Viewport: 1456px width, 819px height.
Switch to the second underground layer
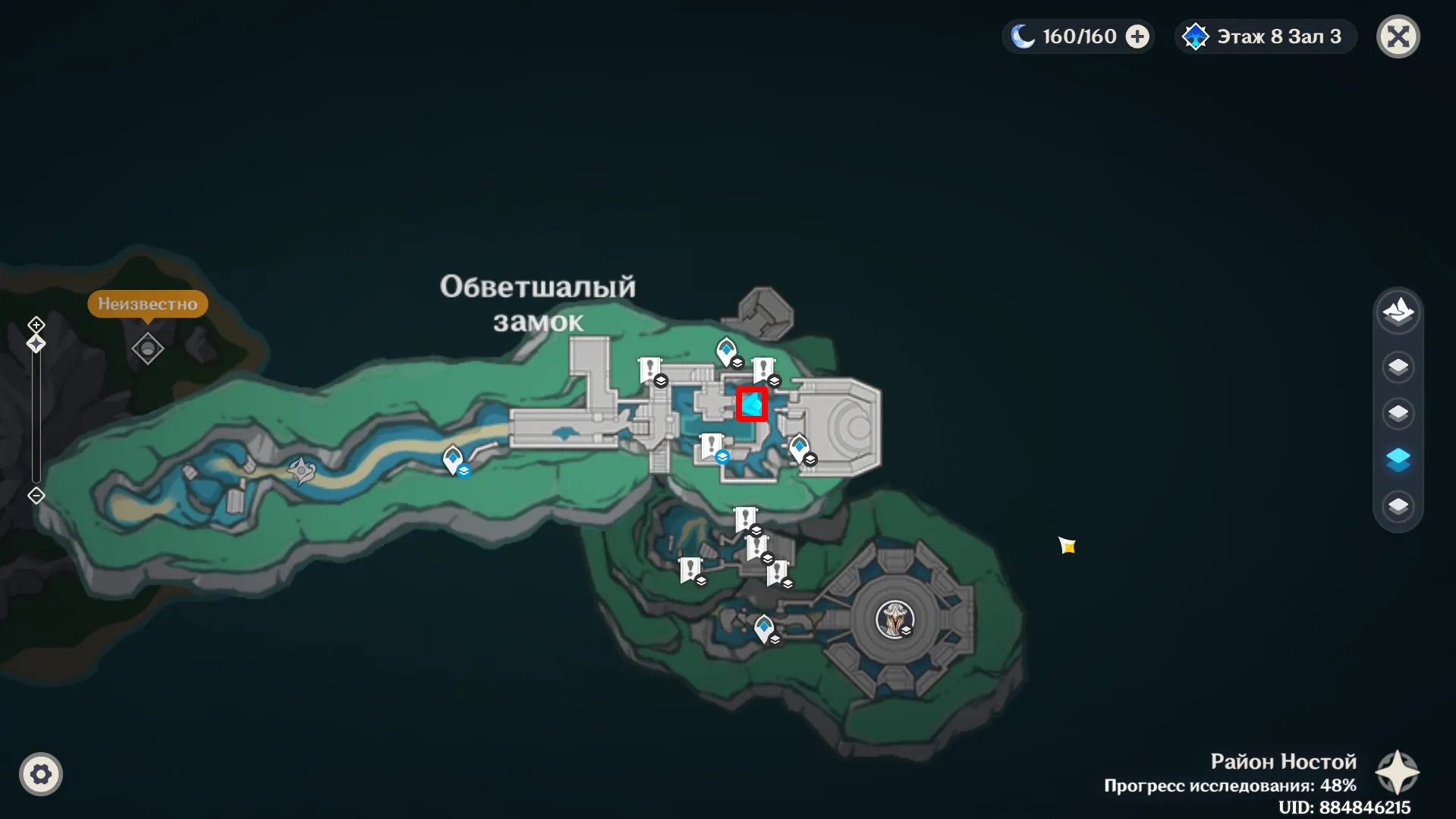coord(1399,412)
